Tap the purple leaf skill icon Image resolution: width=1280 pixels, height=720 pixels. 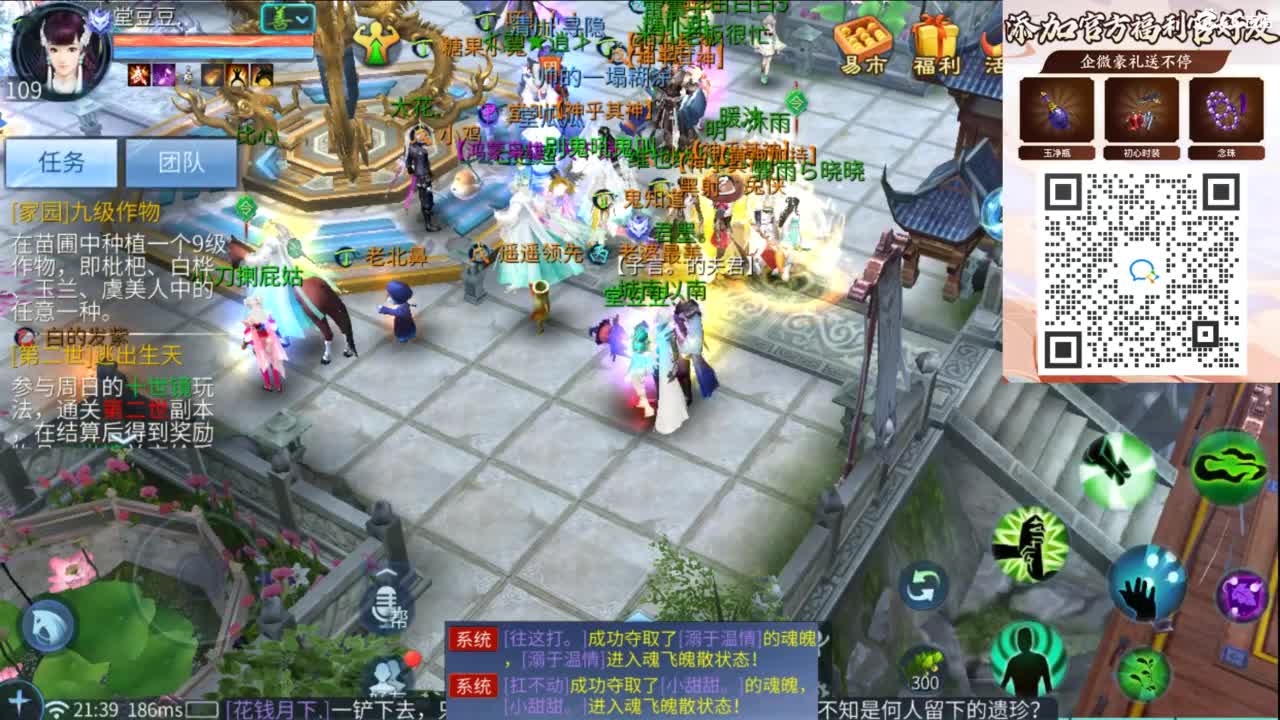point(1242,595)
